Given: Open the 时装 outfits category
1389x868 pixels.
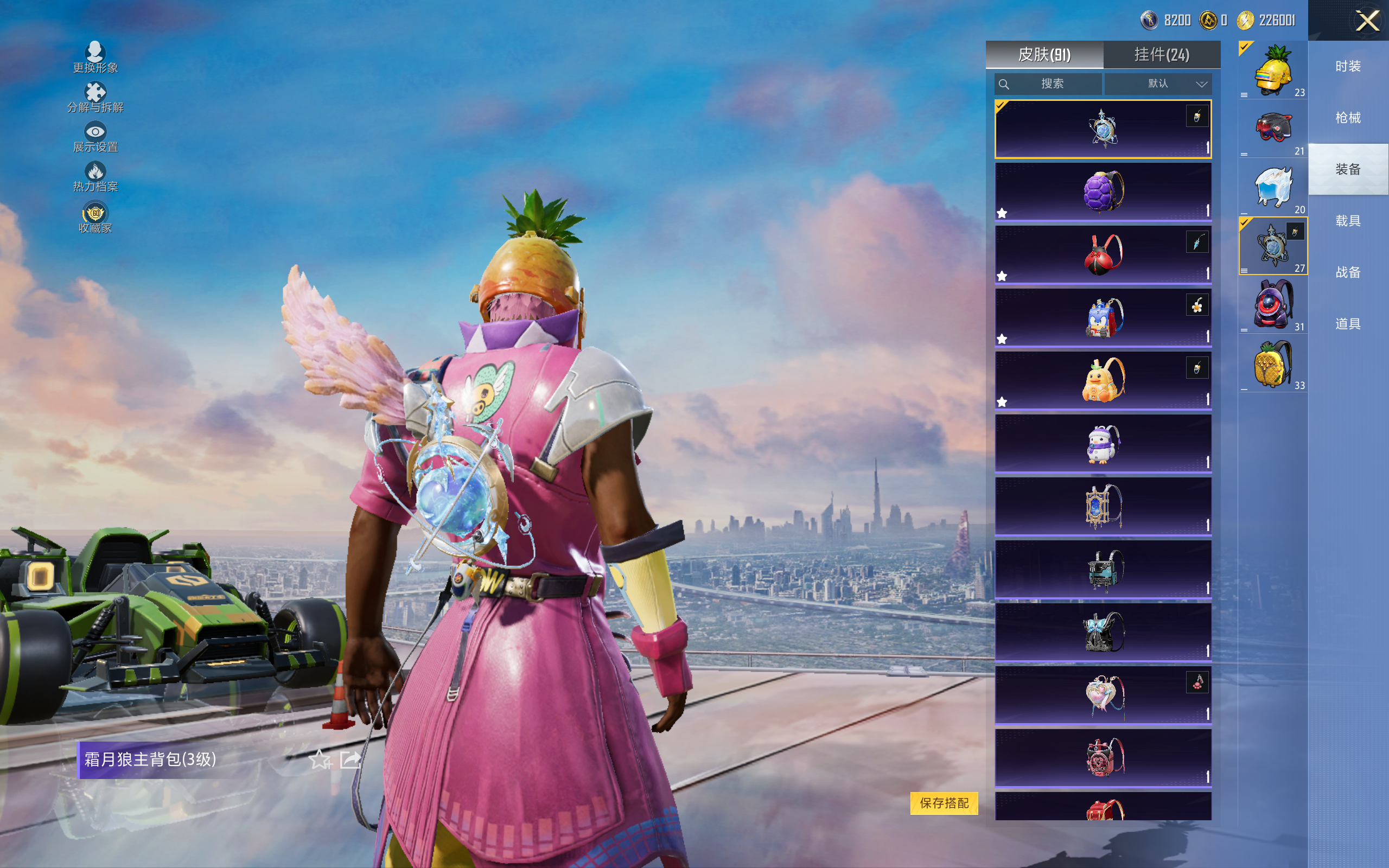Looking at the screenshot, I should point(1348,67).
